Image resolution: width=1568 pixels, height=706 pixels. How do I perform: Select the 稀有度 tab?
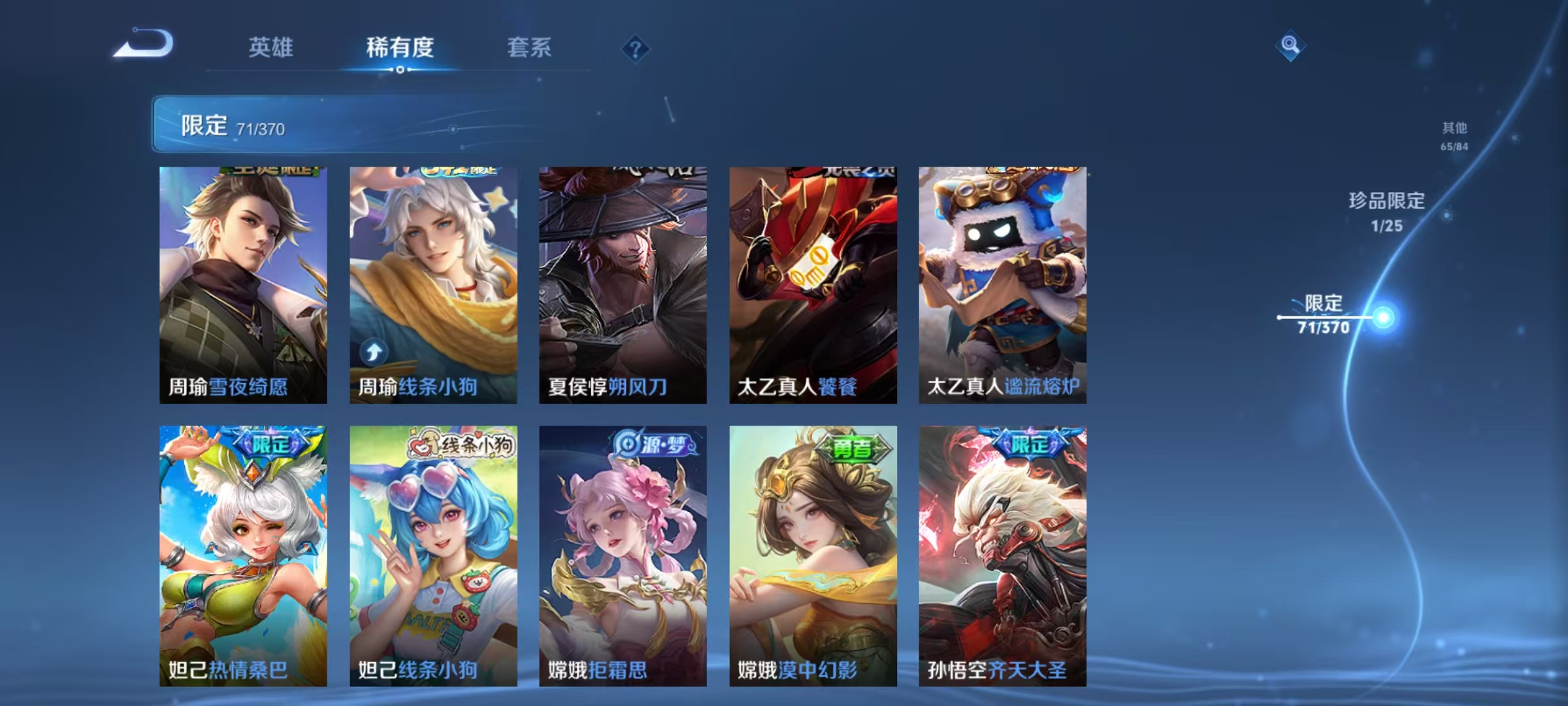(x=401, y=48)
